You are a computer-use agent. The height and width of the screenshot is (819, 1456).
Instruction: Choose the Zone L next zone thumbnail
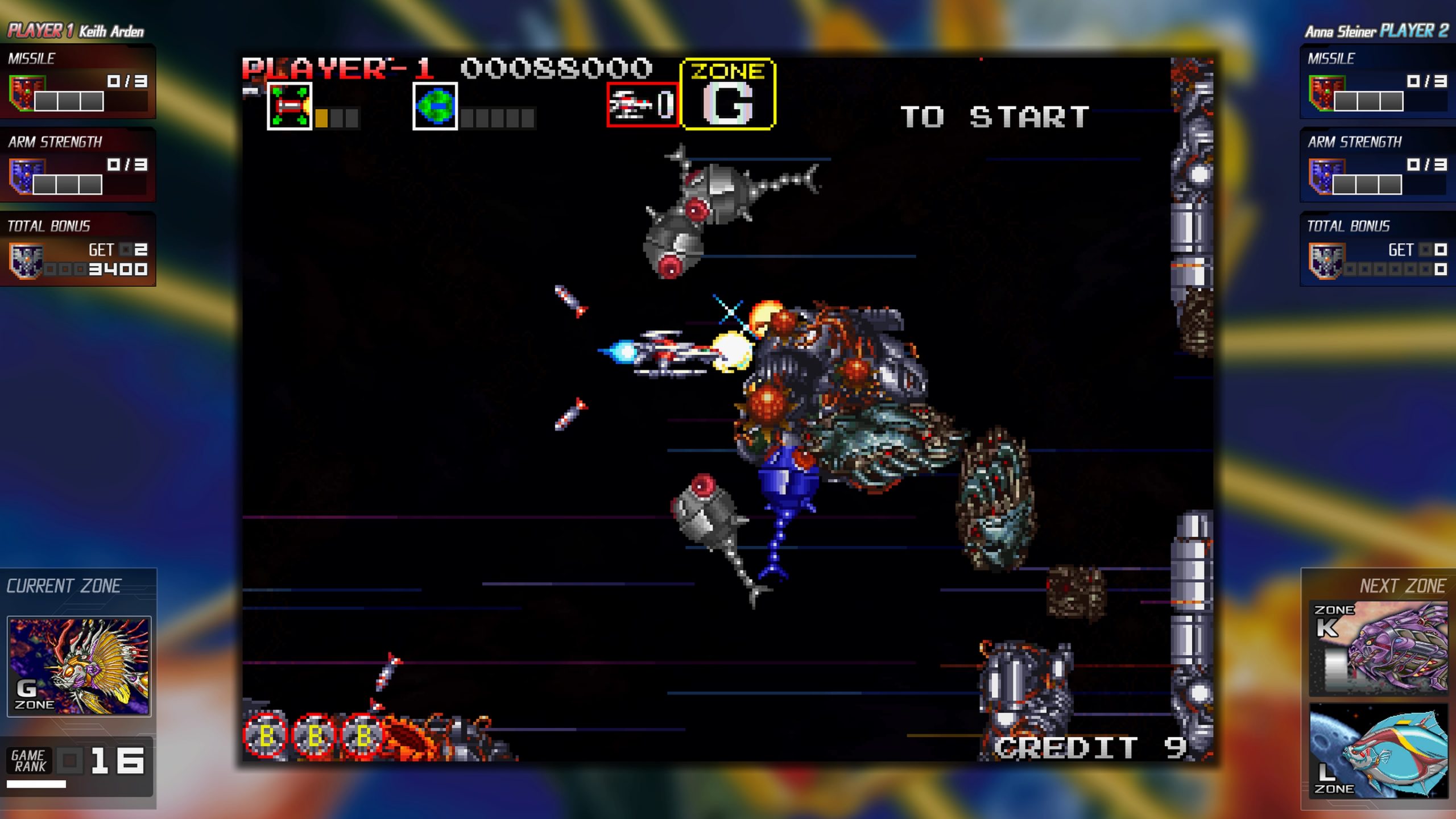1378,750
